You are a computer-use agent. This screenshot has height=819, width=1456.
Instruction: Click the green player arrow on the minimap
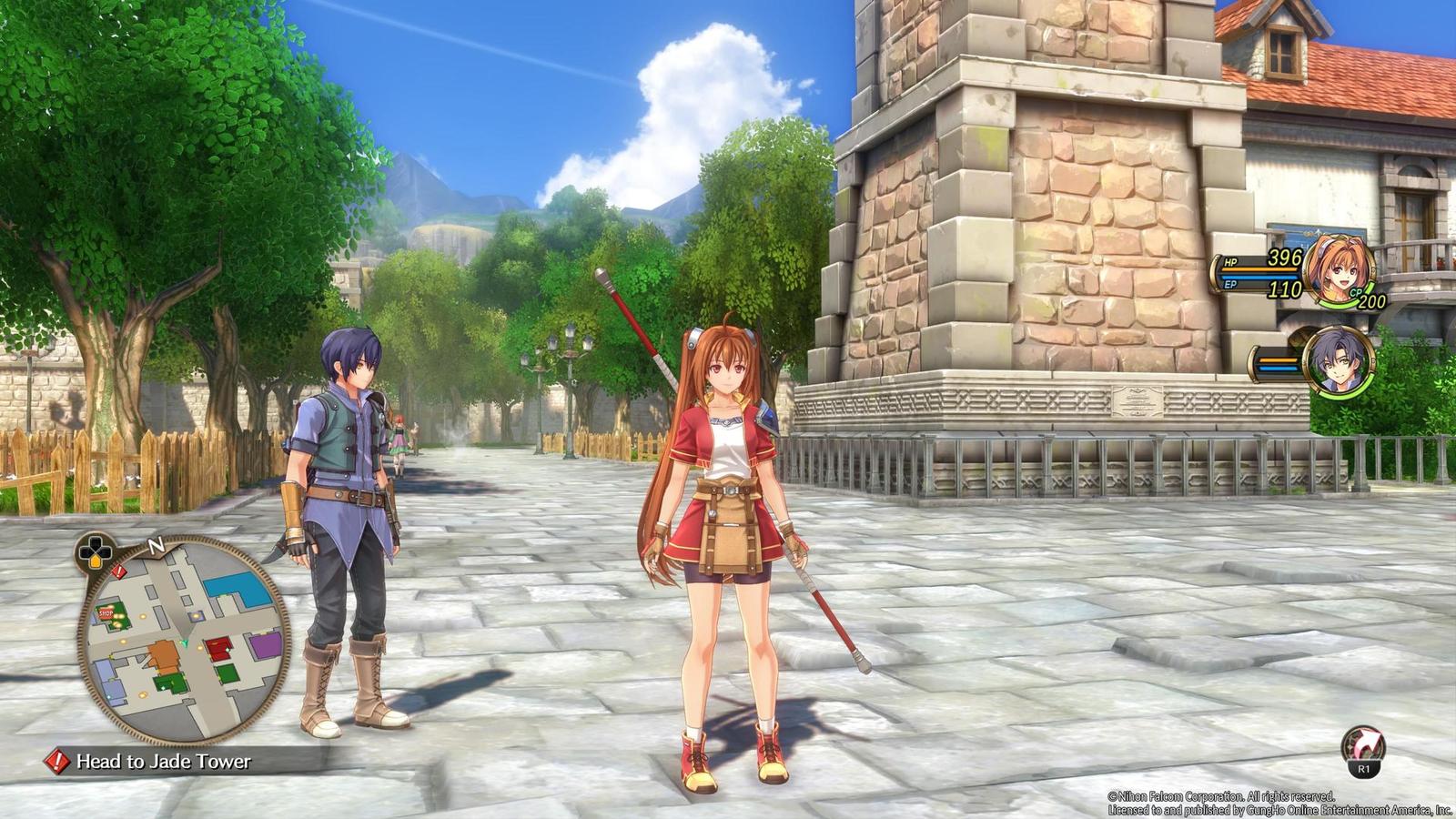click(x=186, y=643)
